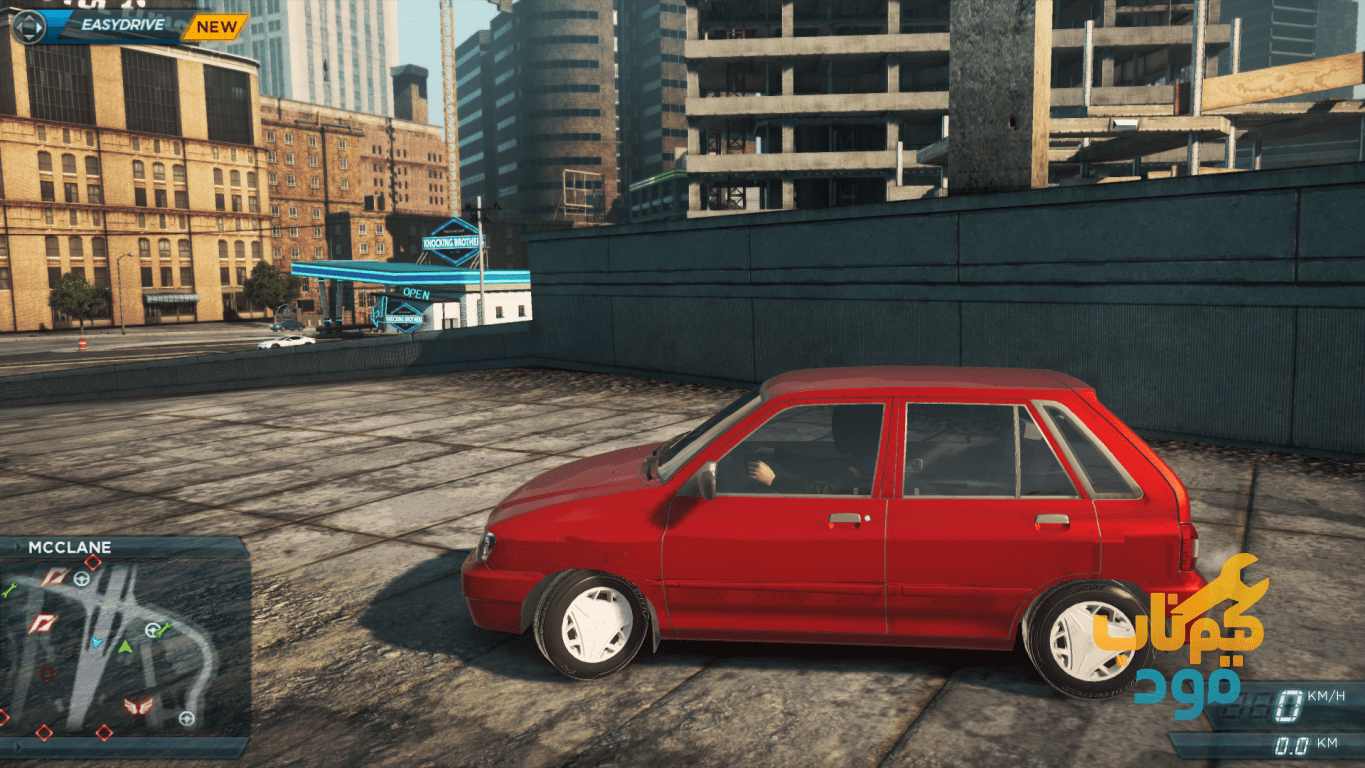Click the yellow NEW badge
This screenshot has width=1365, height=768.
(x=216, y=26)
